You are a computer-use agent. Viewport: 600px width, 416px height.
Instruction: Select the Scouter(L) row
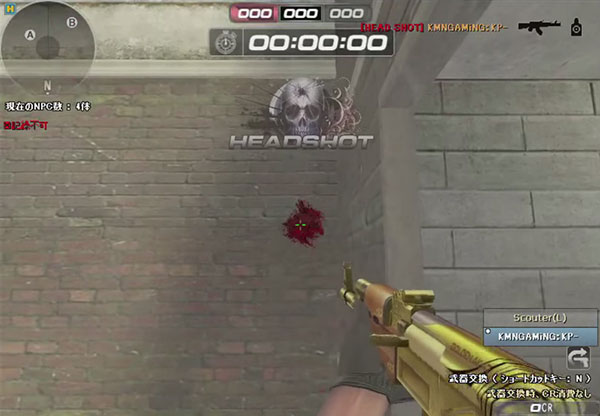pyautogui.click(x=541, y=317)
